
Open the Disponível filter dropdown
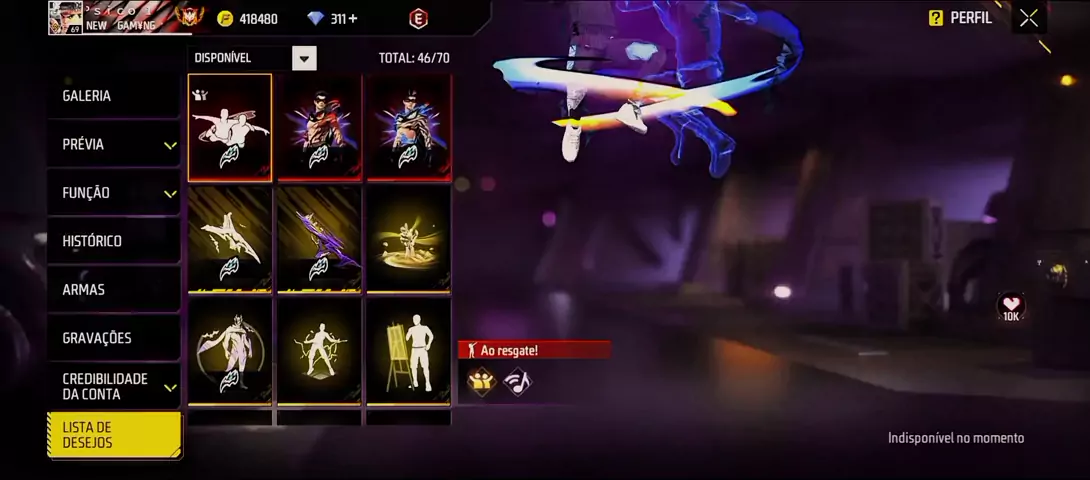(x=304, y=58)
